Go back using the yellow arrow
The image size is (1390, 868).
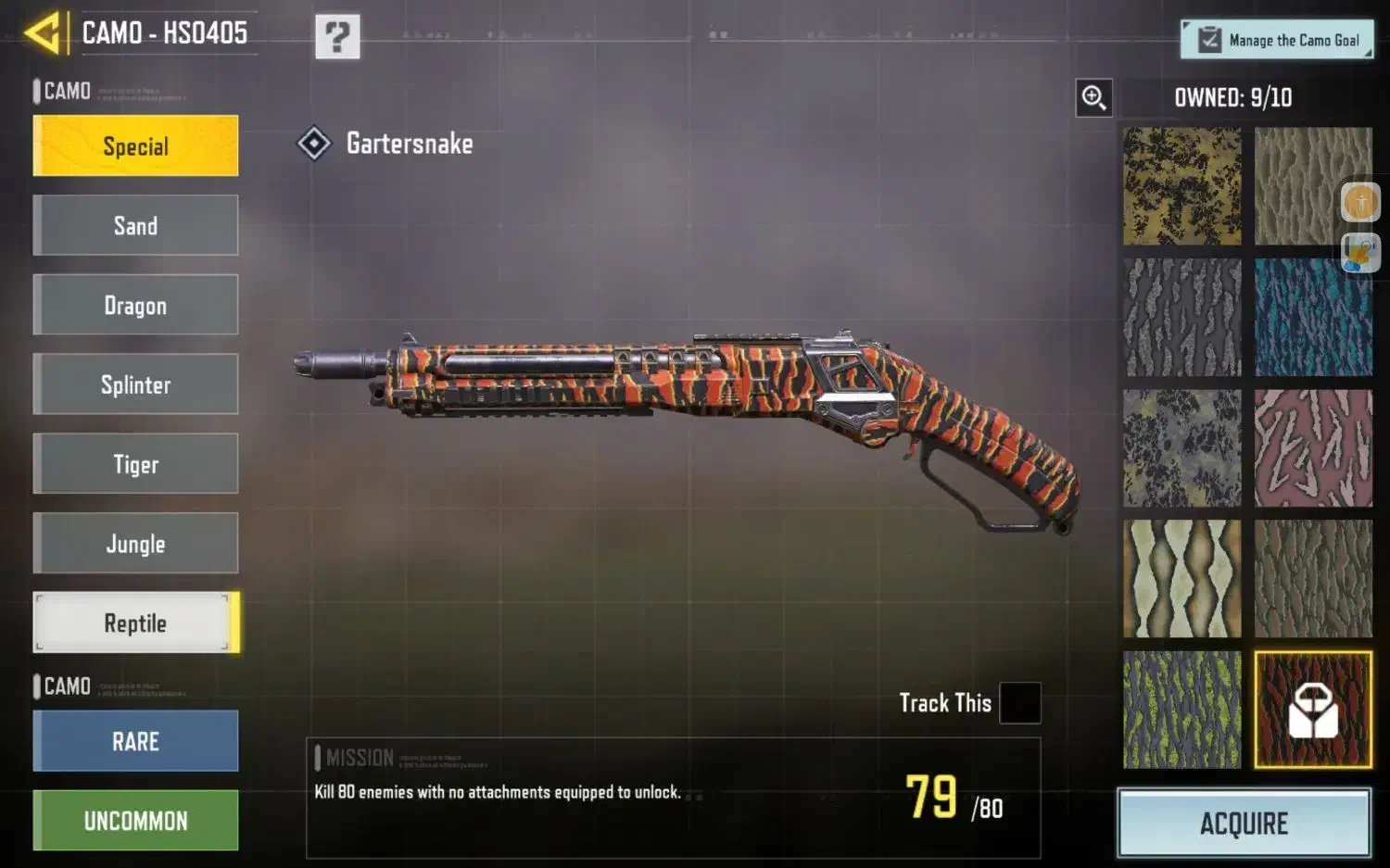pos(44,33)
